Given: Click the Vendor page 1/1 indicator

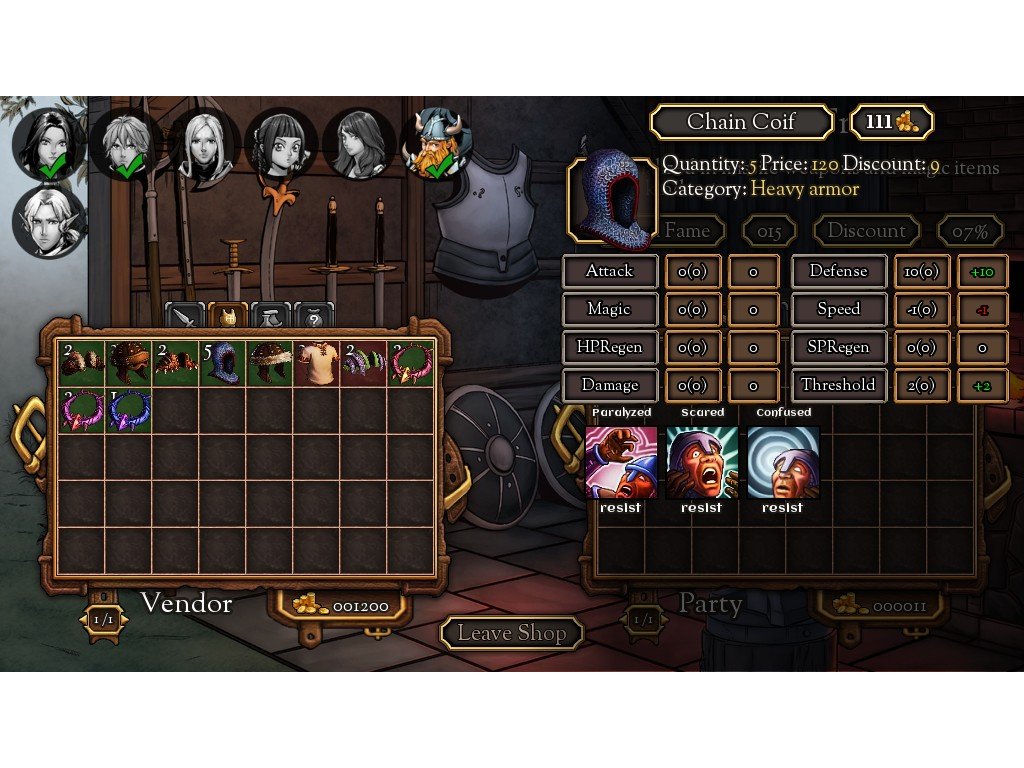Looking at the screenshot, I should tap(103, 621).
